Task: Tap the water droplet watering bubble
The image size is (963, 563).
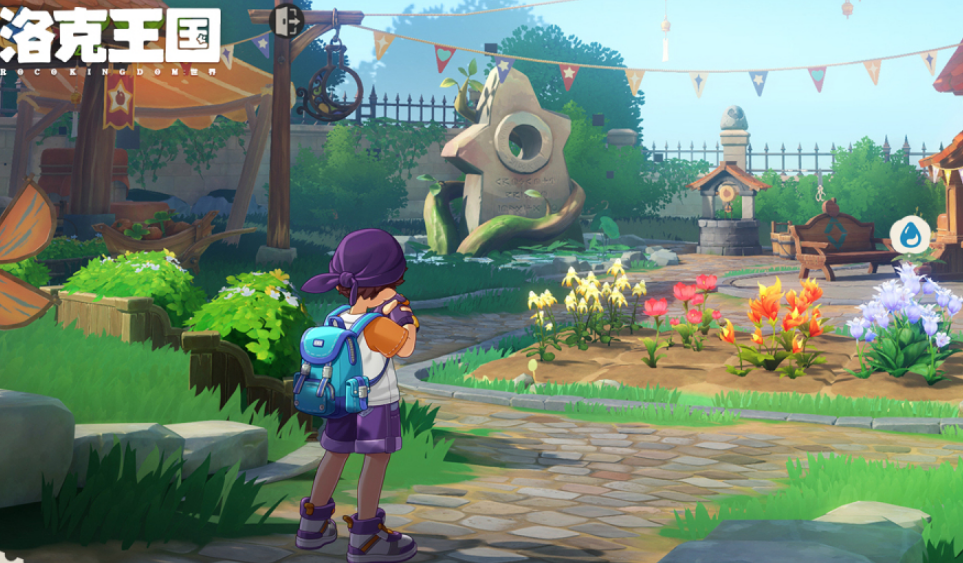Action: tap(909, 234)
